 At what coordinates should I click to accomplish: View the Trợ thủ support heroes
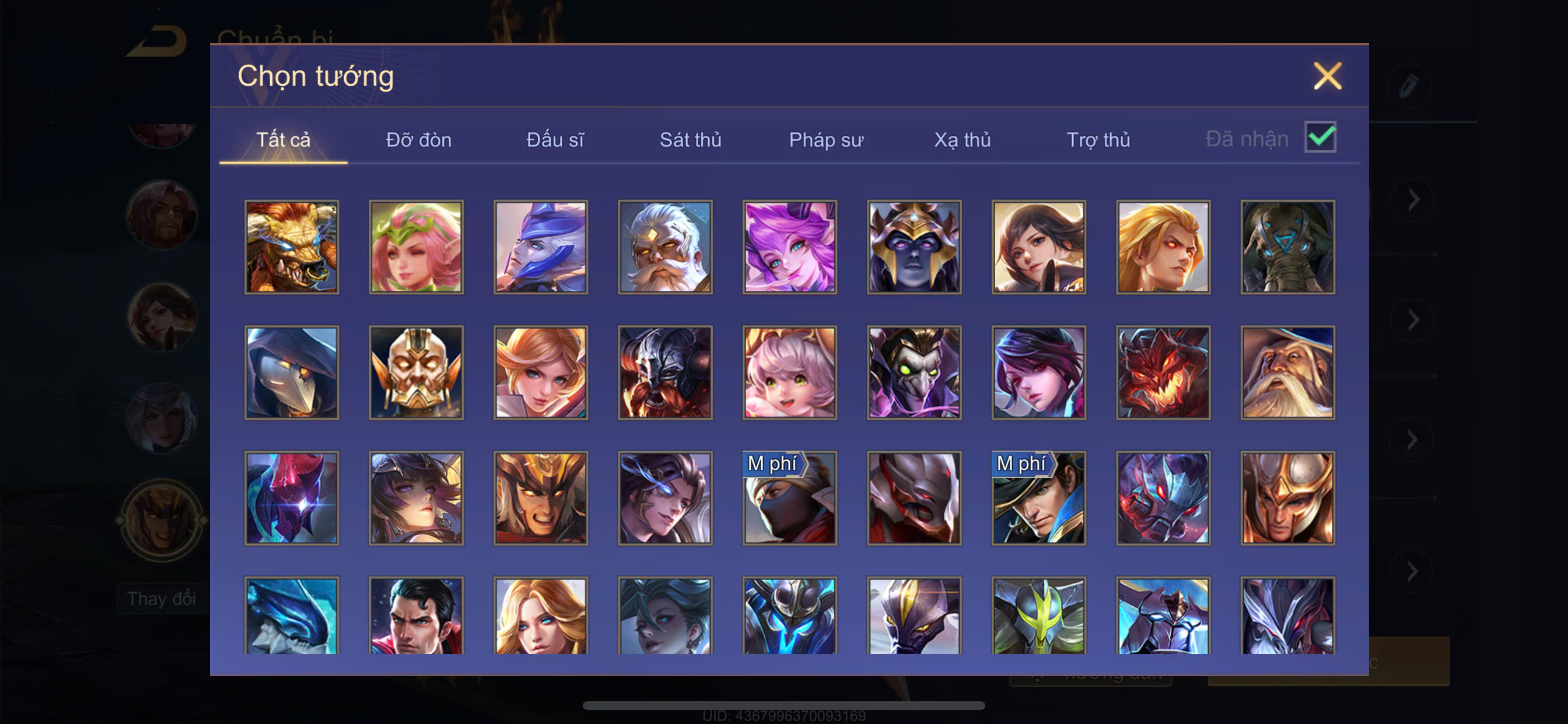point(1098,139)
